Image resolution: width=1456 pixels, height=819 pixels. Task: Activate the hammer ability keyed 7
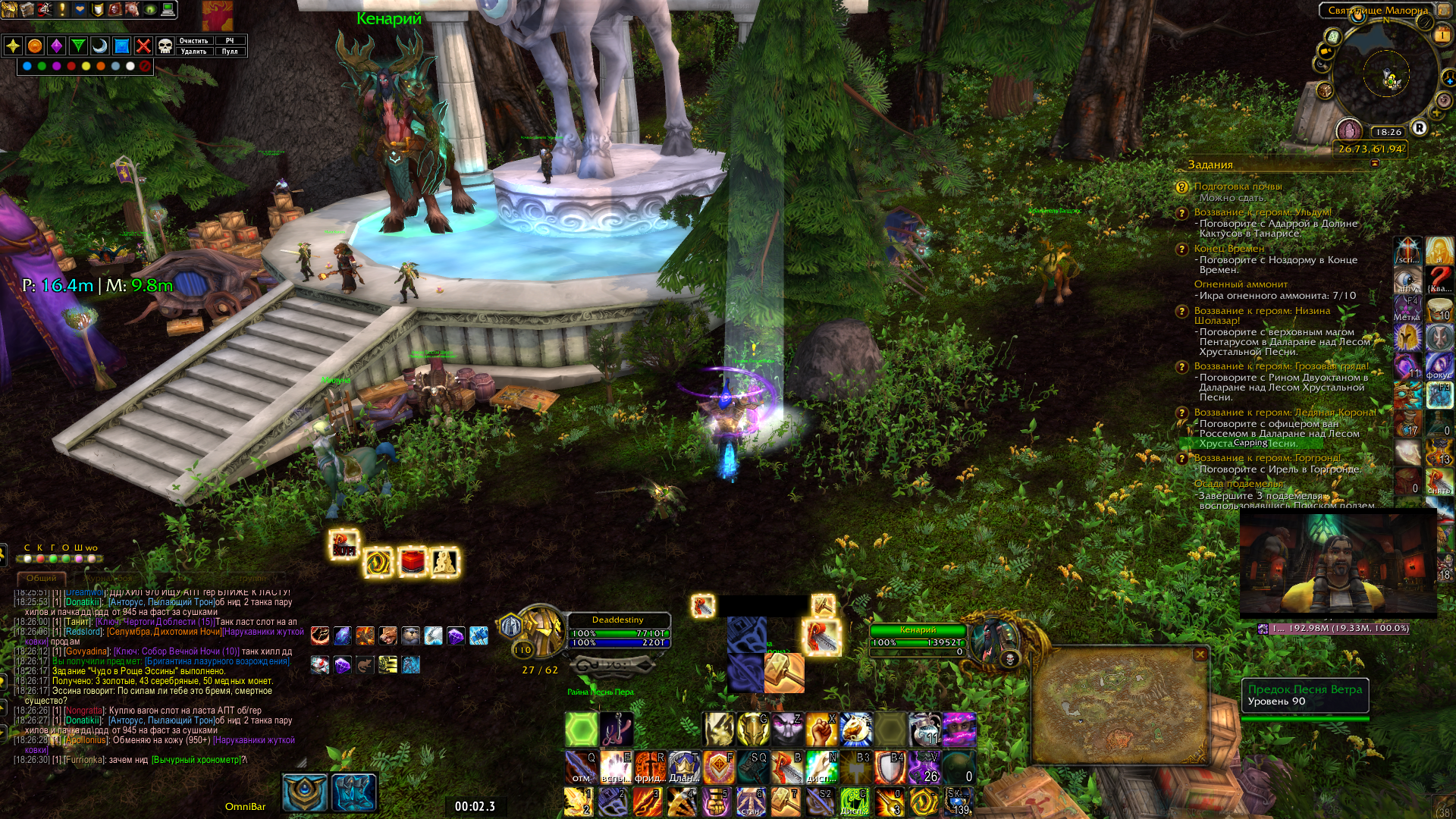coord(786,802)
